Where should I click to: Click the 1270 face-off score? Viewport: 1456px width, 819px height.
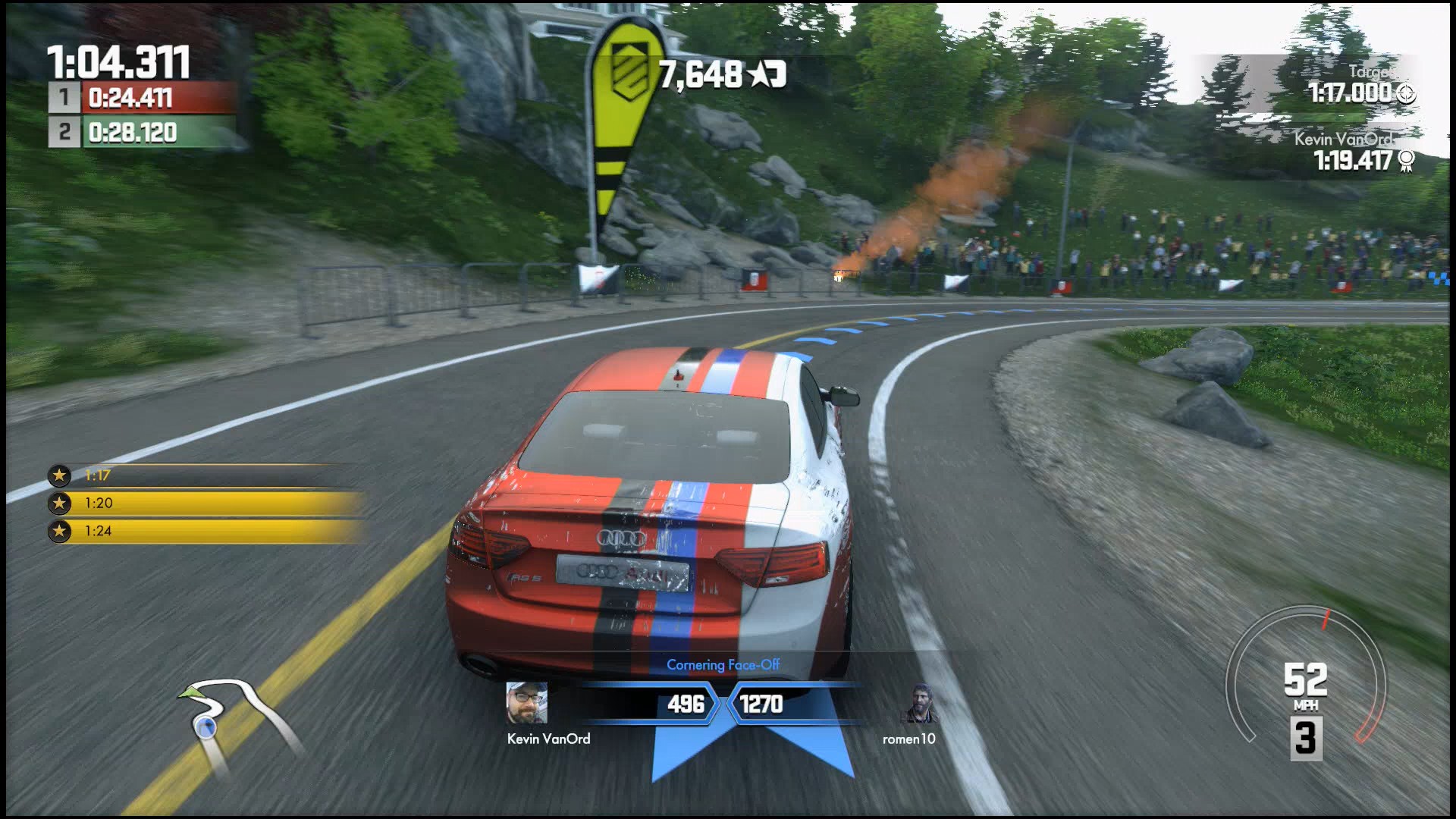pyautogui.click(x=762, y=704)
